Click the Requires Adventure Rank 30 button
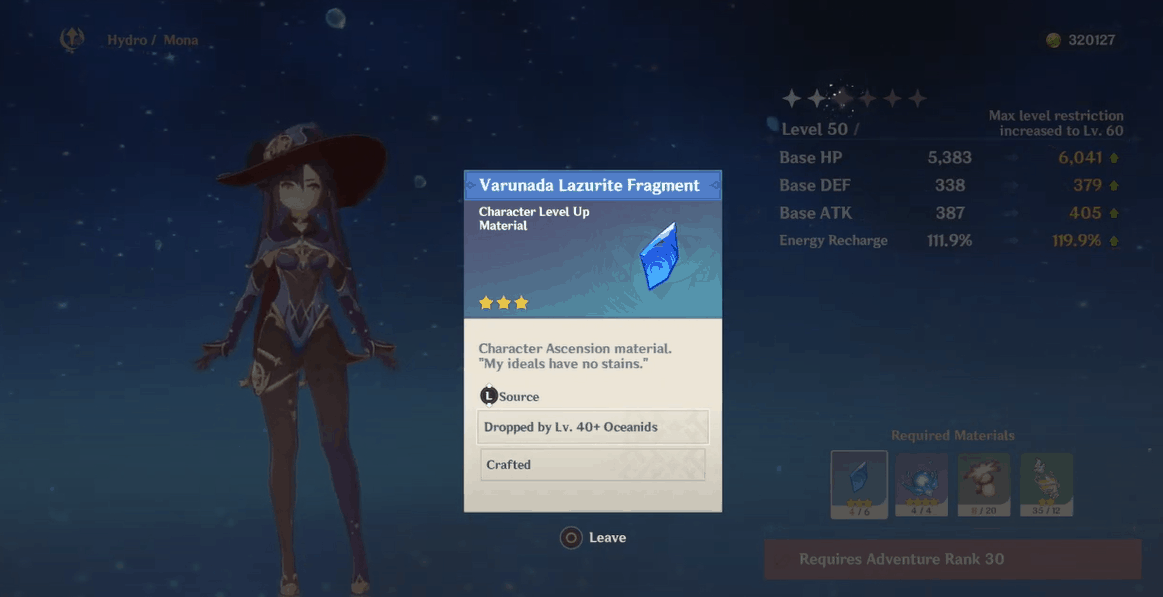Image resolution: width=1163 pixels, height=597 pixels. click(952, 559)
